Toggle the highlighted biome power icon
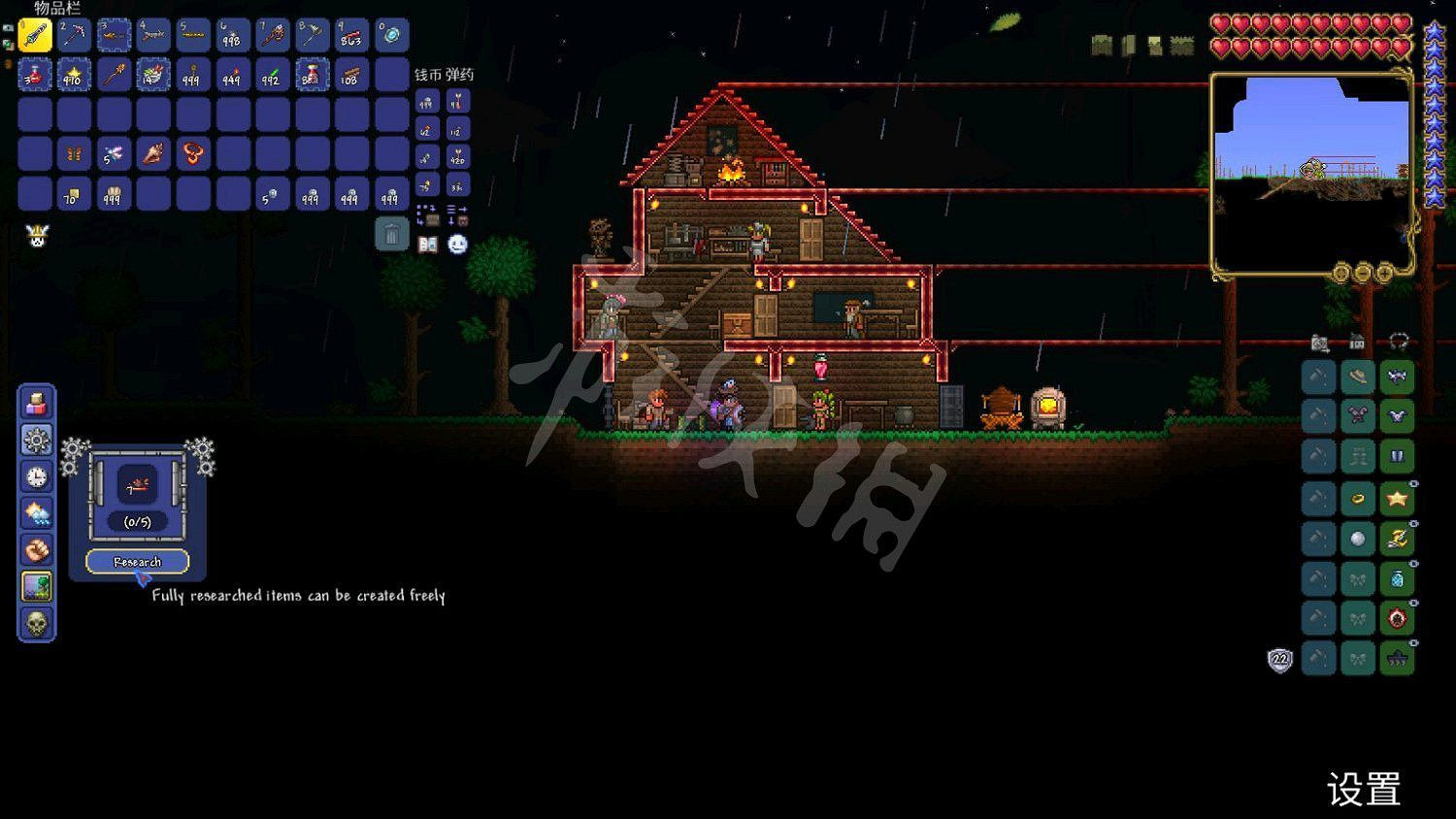Viewport: 1456px width, 819px height. click(36, 585)
